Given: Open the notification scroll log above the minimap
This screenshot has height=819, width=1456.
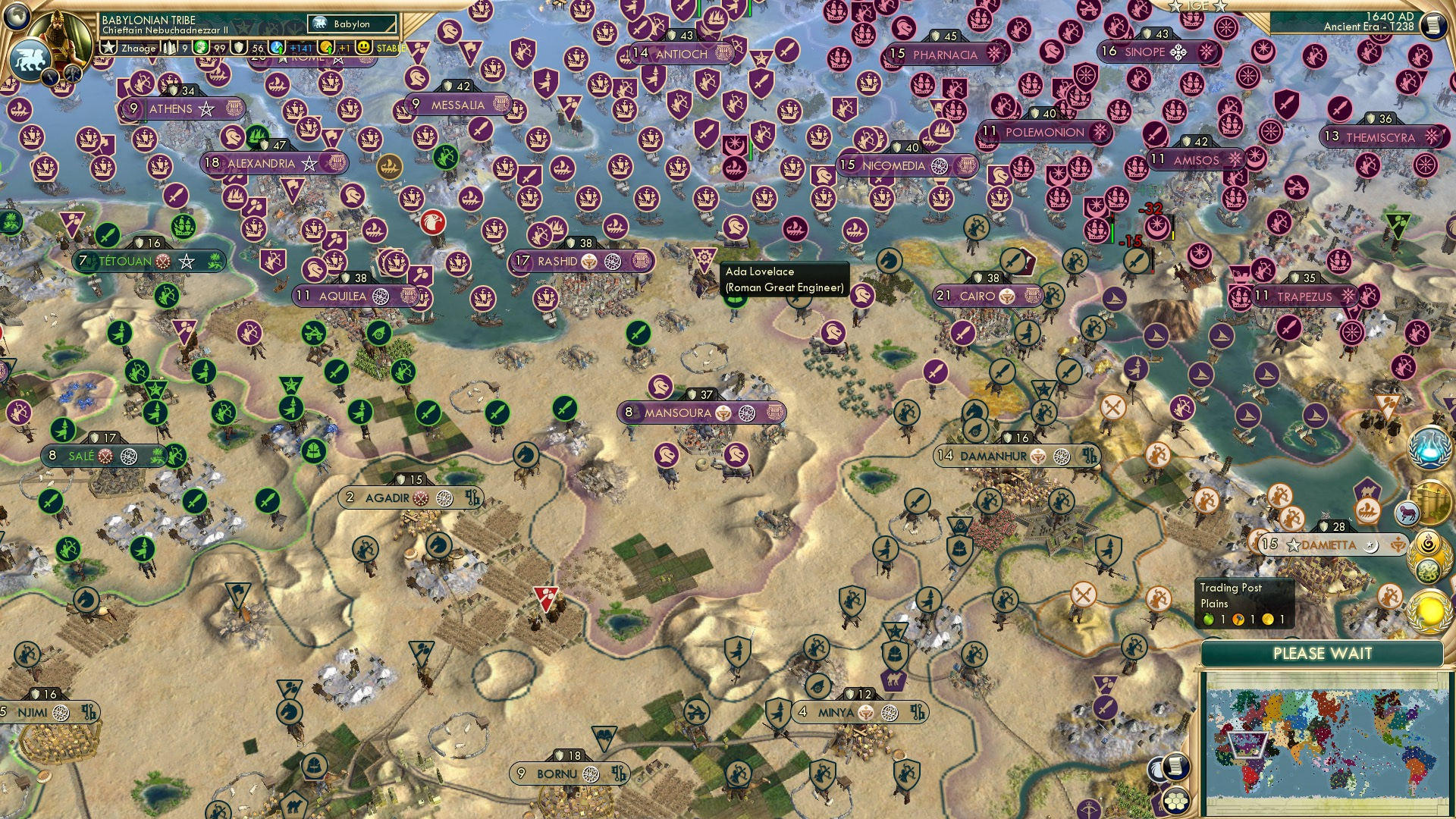Looking at the screenshot, I should pyautogui.click(x=1176, y=766).
